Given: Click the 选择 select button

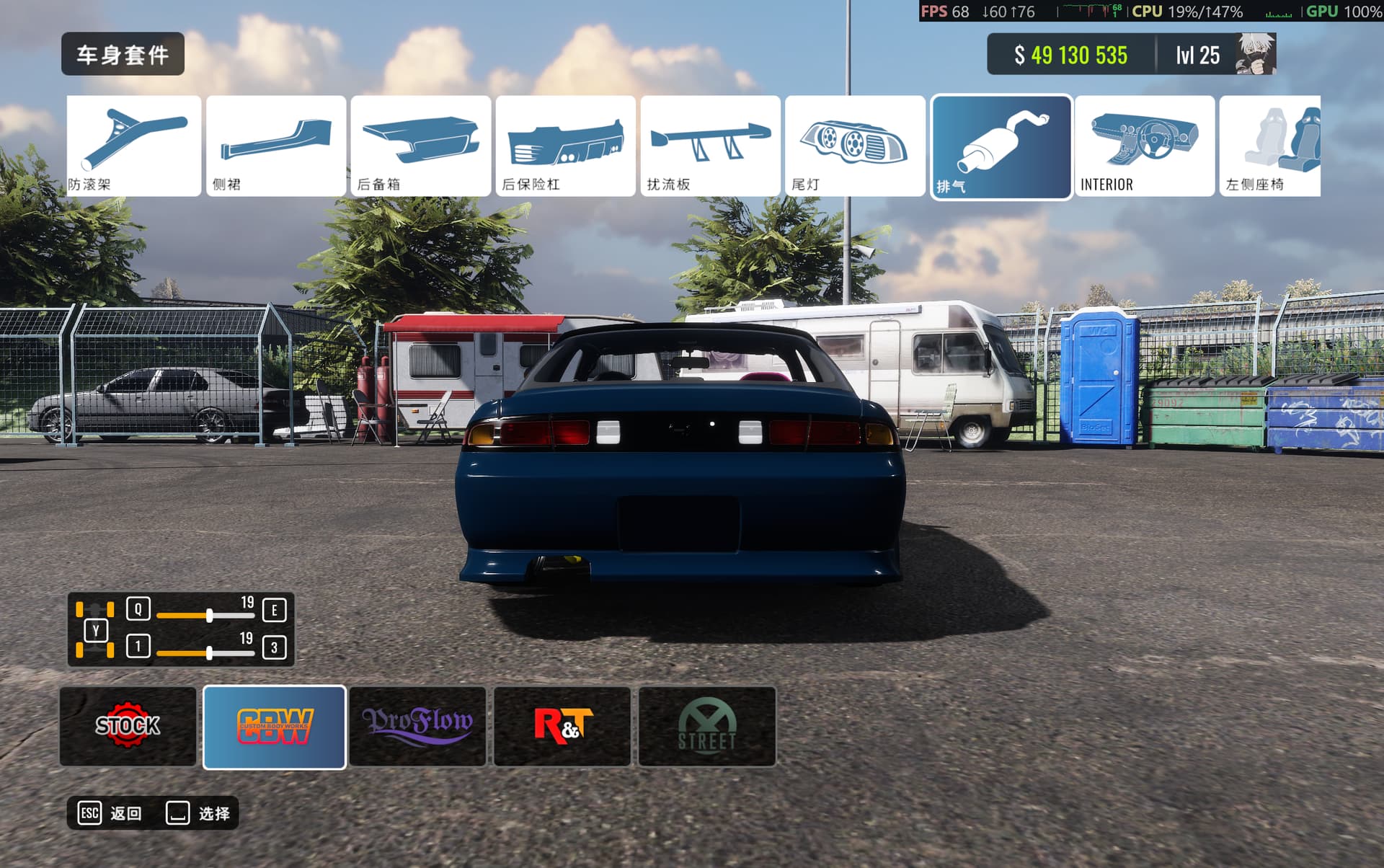Looking at the screenshot, I should (198, 813).
